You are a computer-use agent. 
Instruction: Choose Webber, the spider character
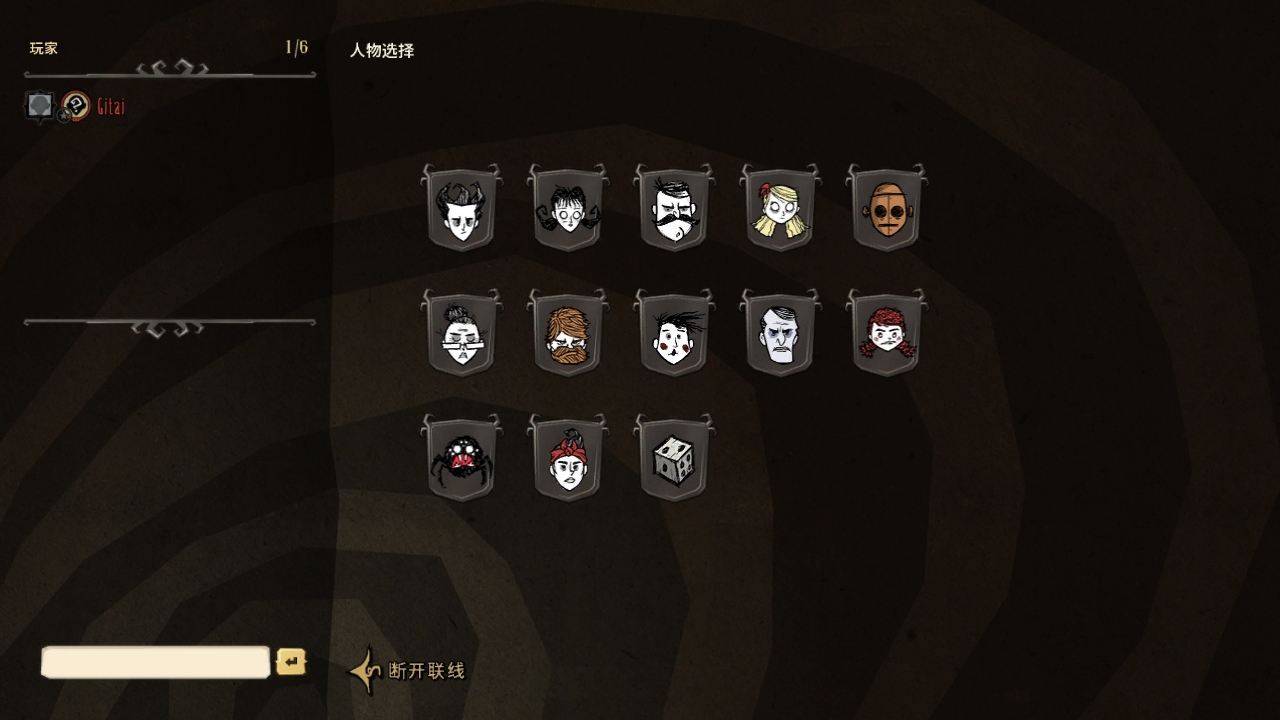coord(461,459)
